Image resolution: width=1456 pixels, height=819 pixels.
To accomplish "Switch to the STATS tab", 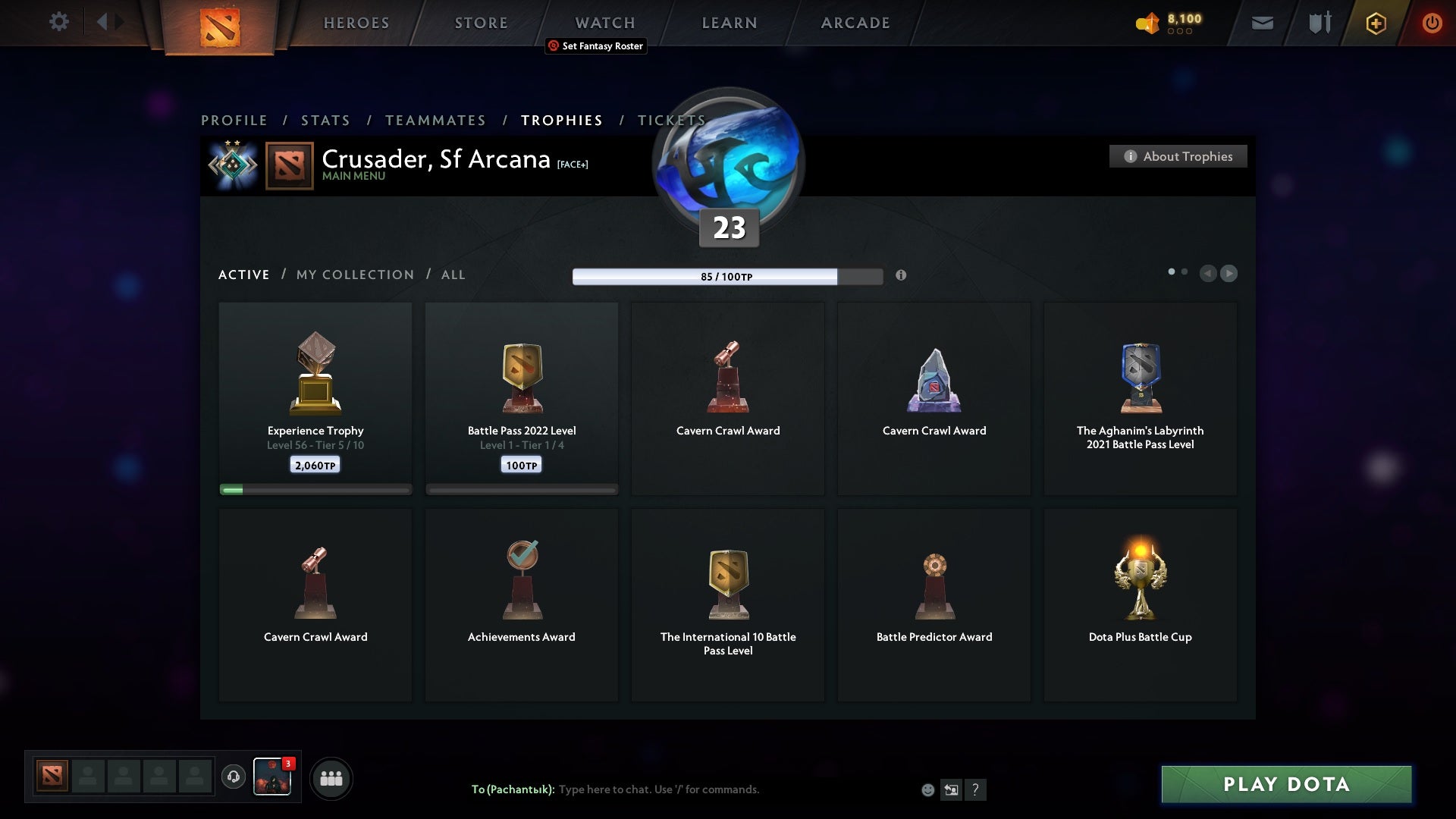I will click(325, 120).
